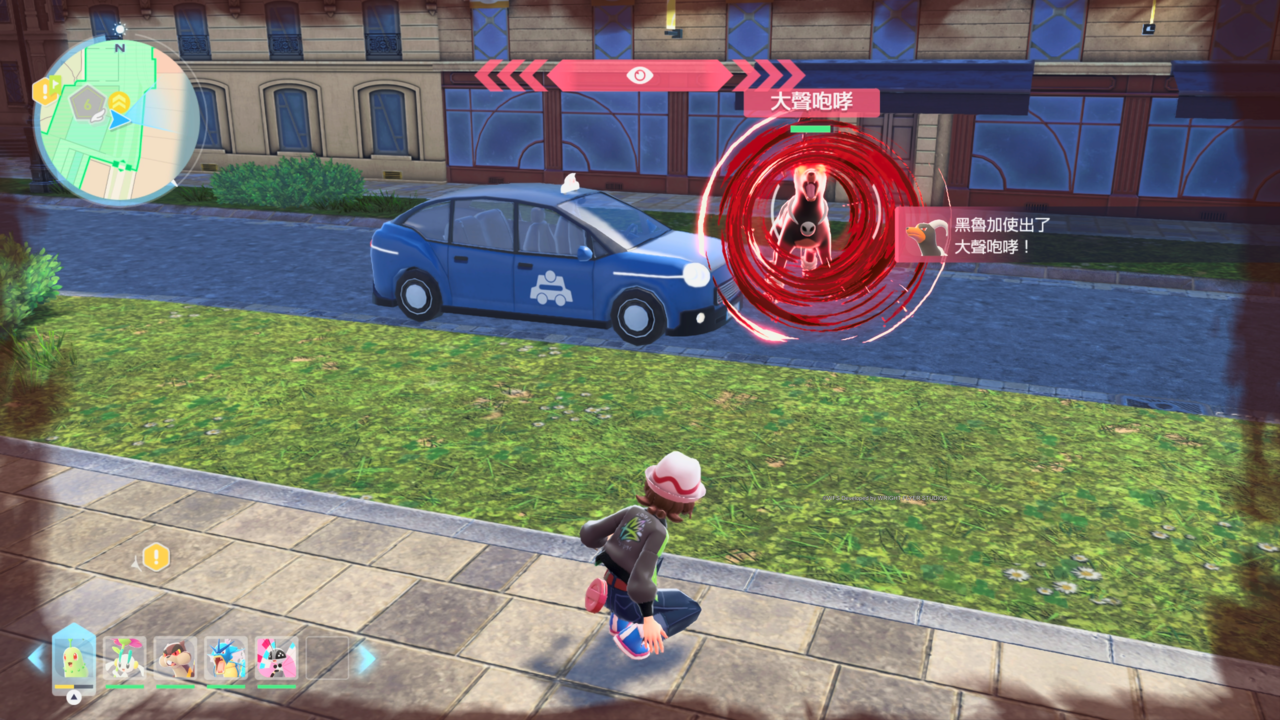Open the circular minimap
Screen dimensions: 1280x720
[116, 121]
